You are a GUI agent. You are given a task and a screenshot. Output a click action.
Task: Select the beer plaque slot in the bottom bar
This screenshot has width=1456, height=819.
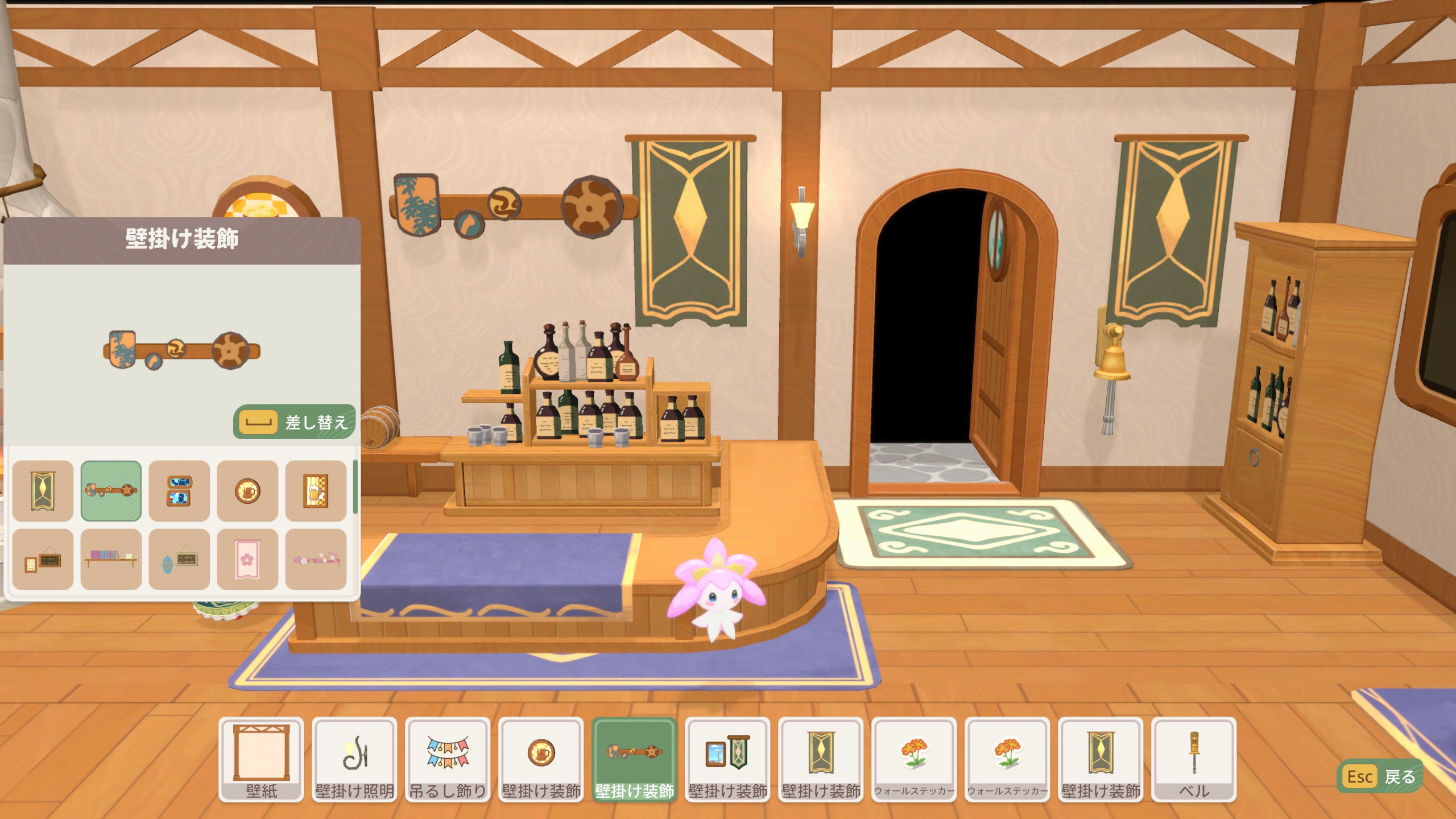[x=541, y=759]
